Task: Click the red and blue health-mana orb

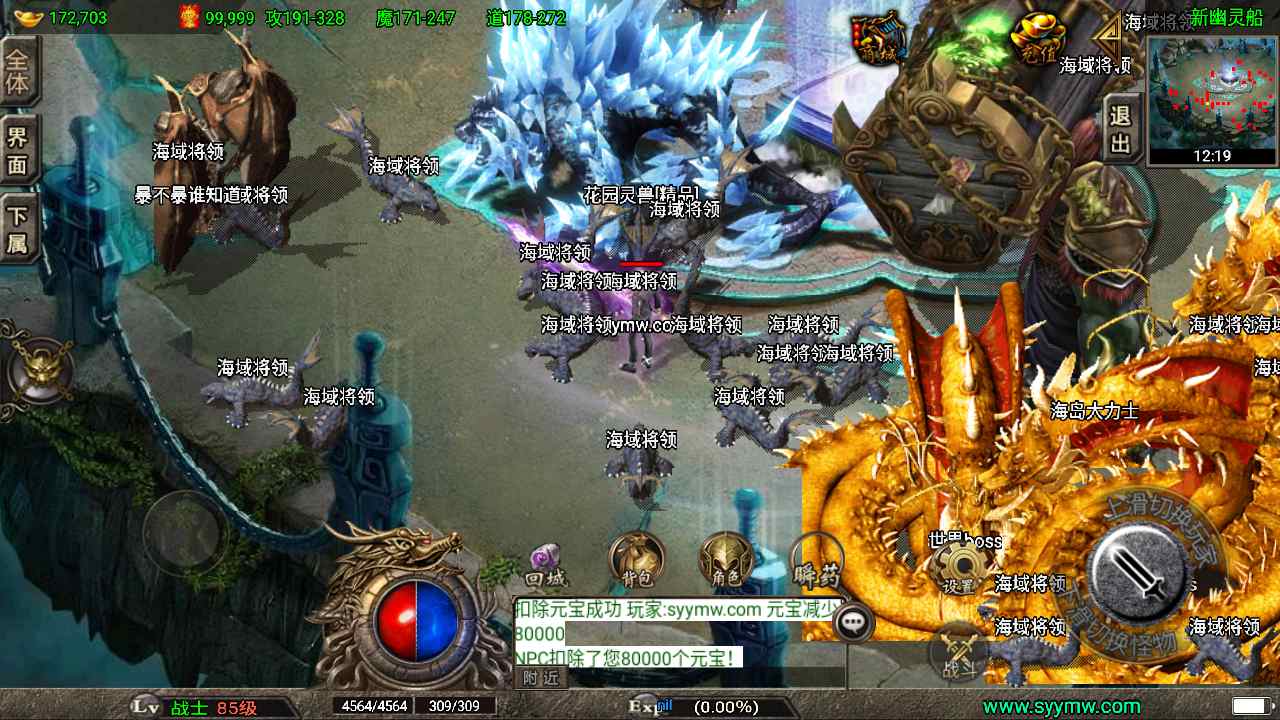Action: coord(415,620)
